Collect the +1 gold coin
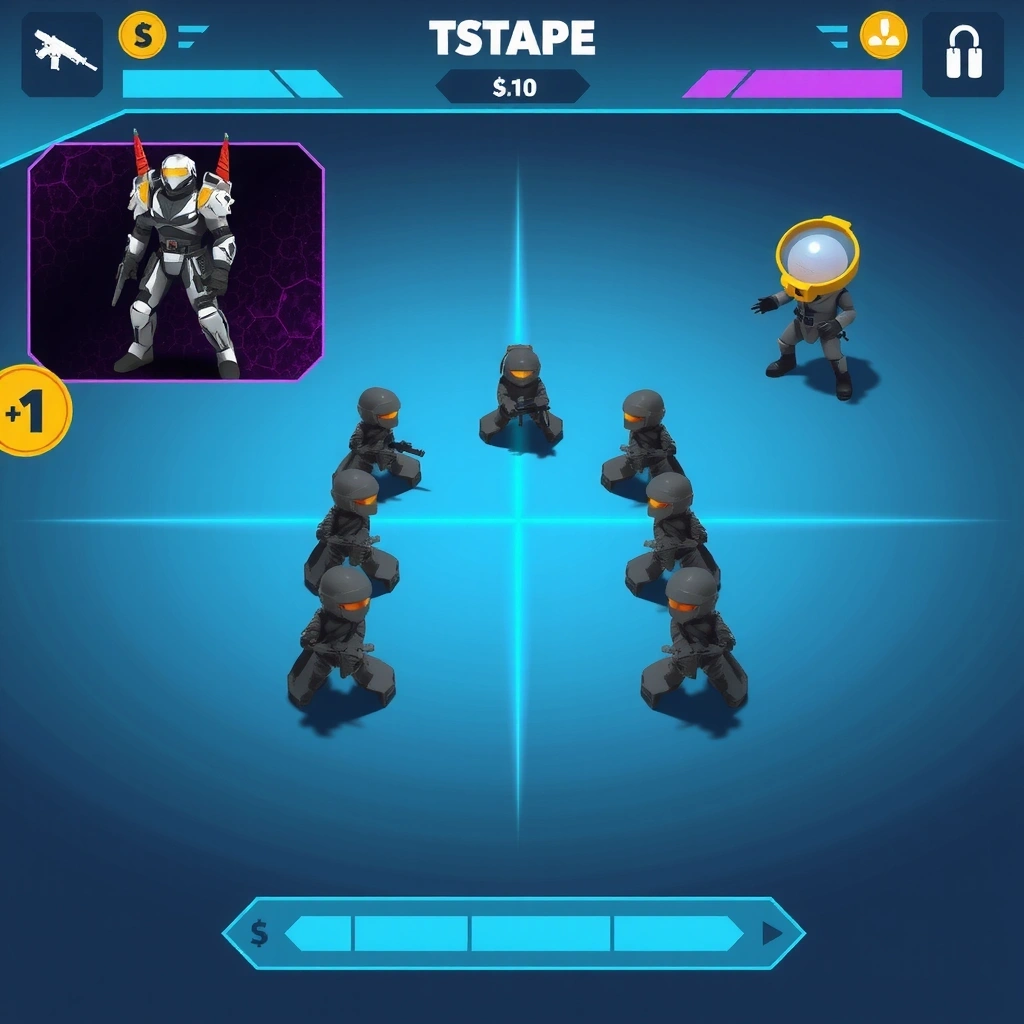The height and width of the screenshot is (1024, 1024). (x=30, y=411)
